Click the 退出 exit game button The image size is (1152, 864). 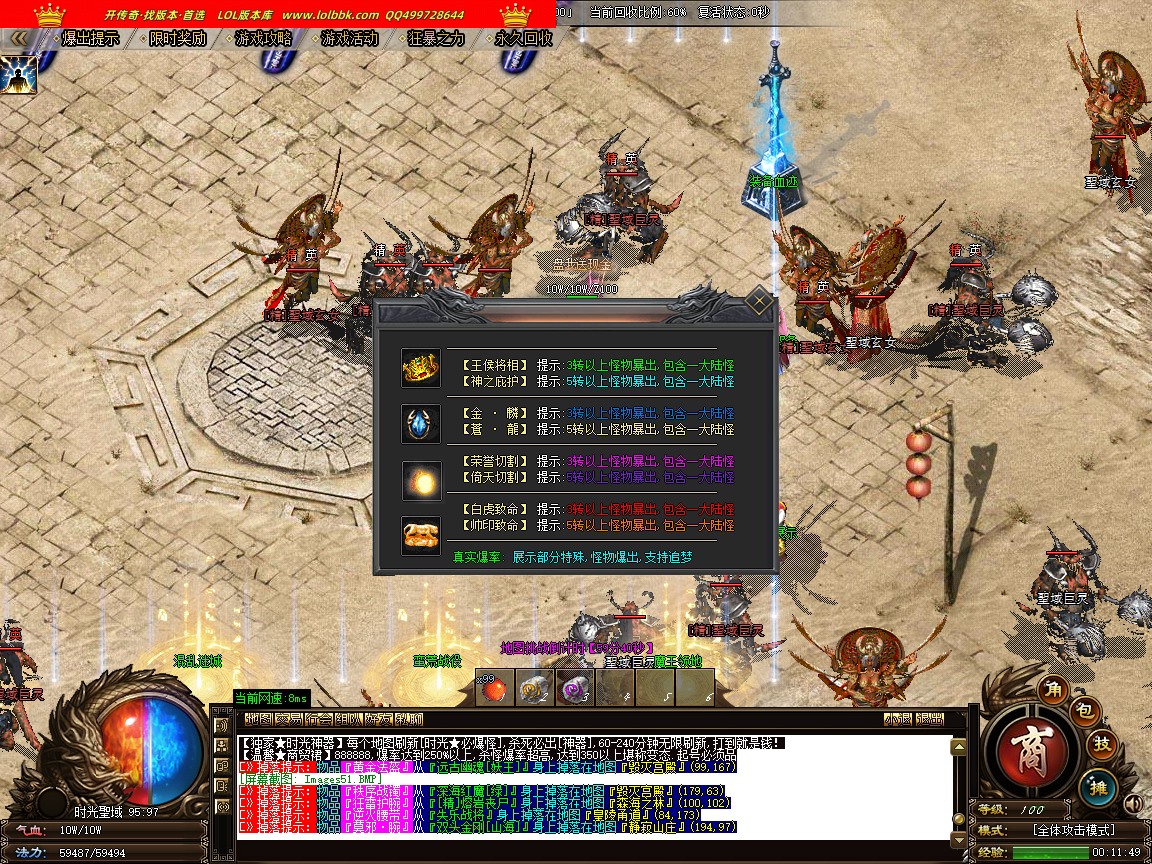point(930,719)
